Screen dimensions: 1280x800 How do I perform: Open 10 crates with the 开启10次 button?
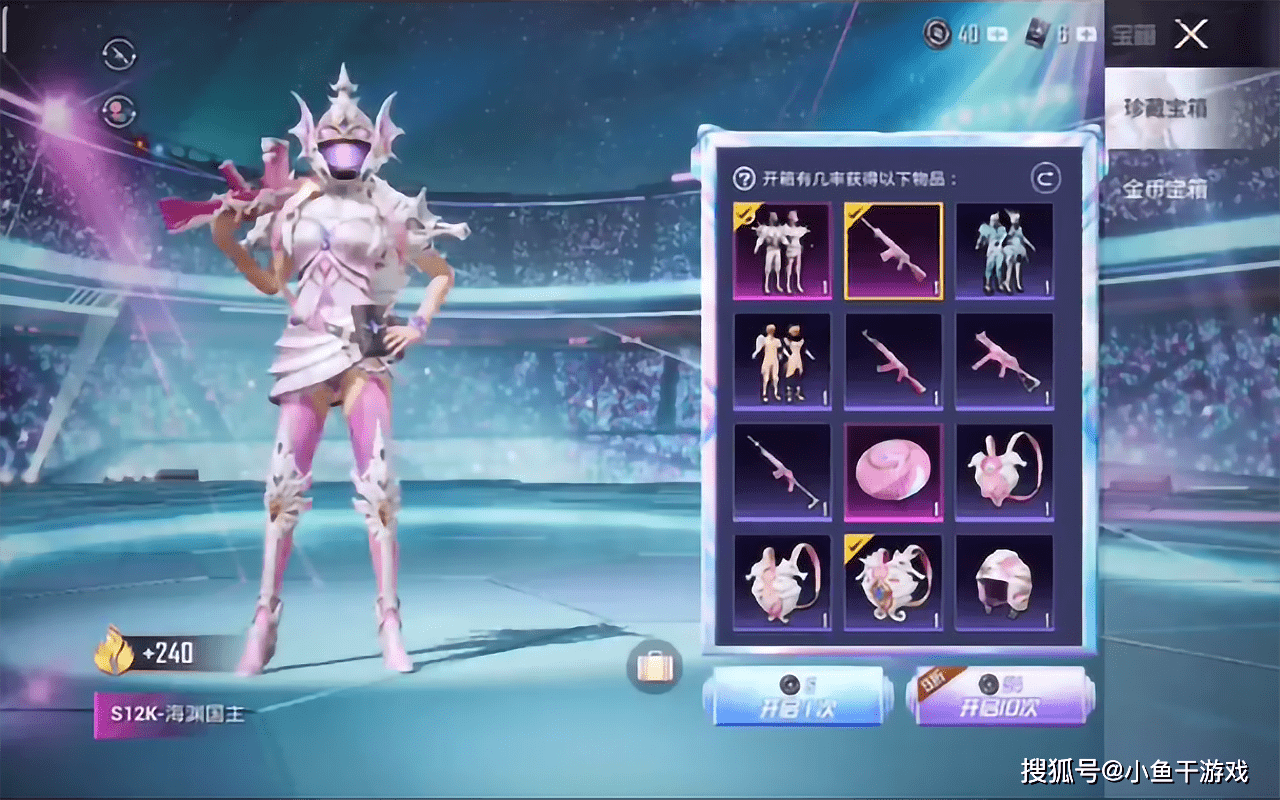pyautogui.click(x=996, y=698)
